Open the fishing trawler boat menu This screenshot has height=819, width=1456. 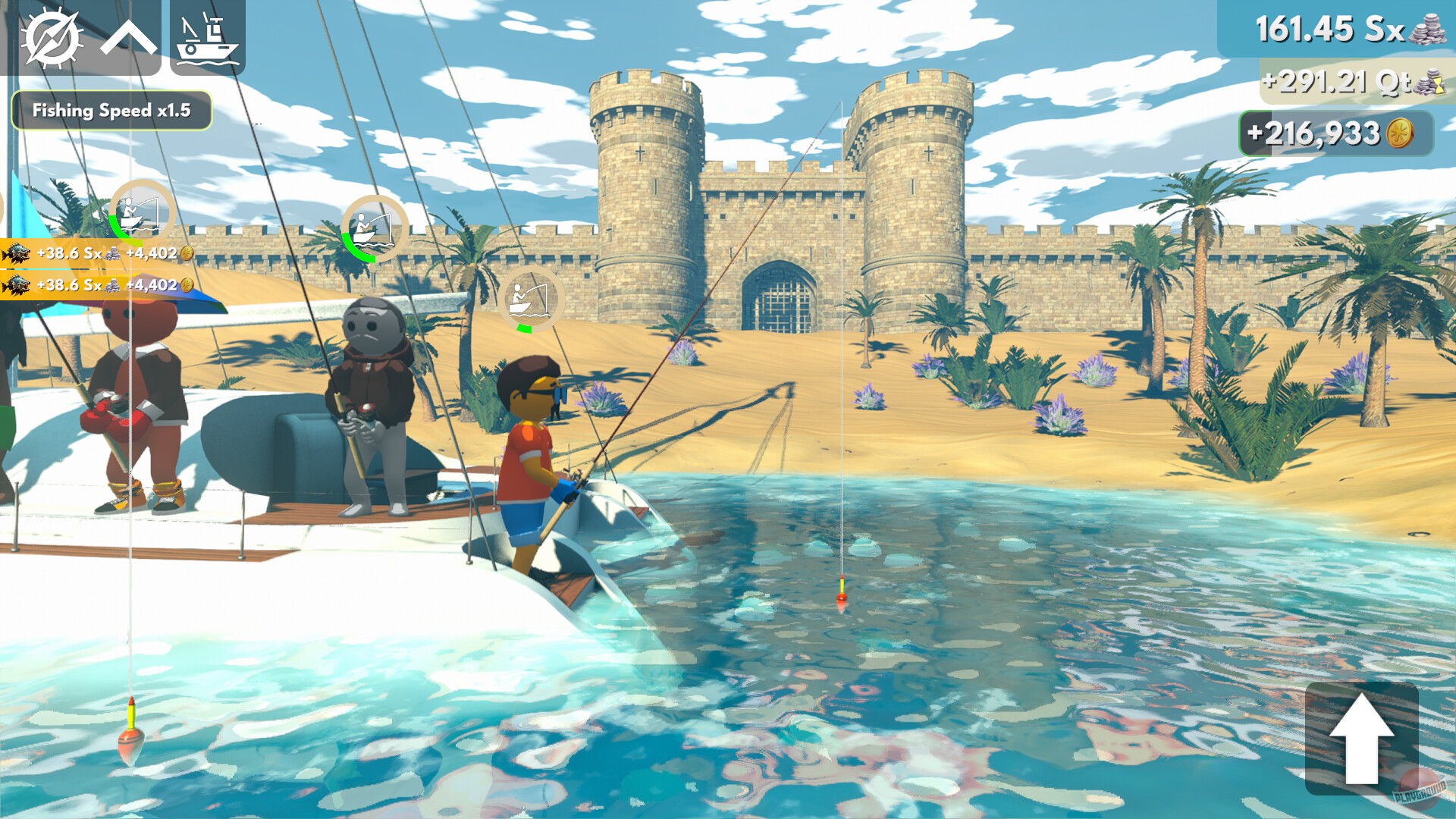205,36
